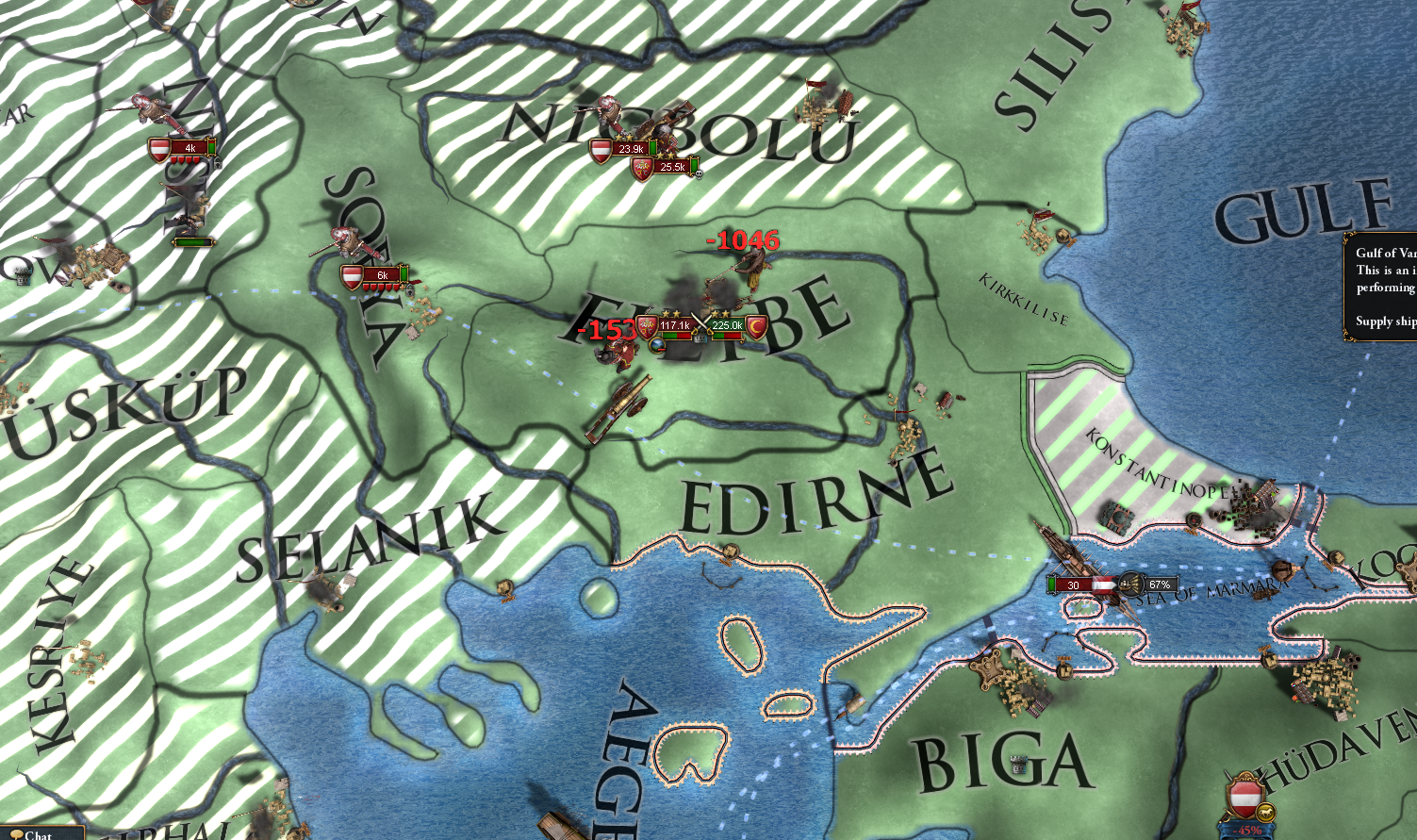The width and height of the screenshot is (1417, 840).
Task: Select the Austrian shield near Hüdavendigar
Action: [x=1243, y=795]
